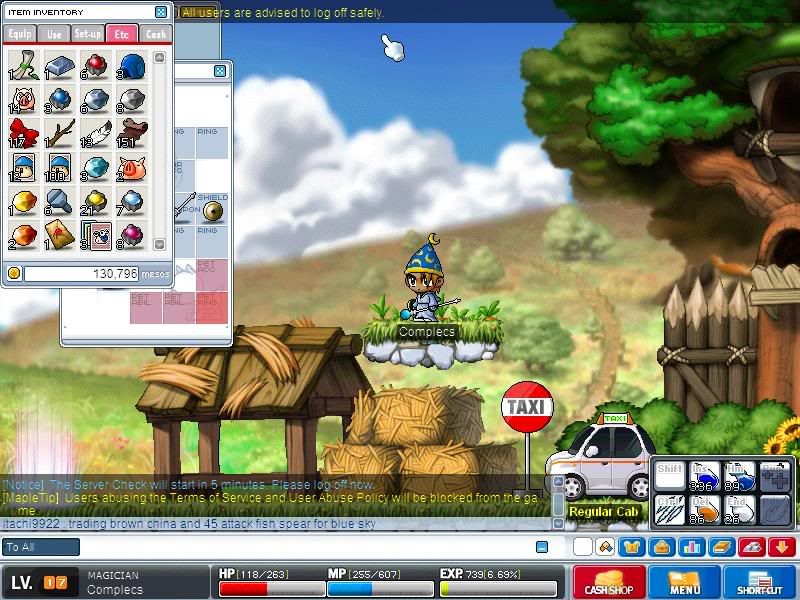
Task: Open the Menu button
Action: point(685,582)
